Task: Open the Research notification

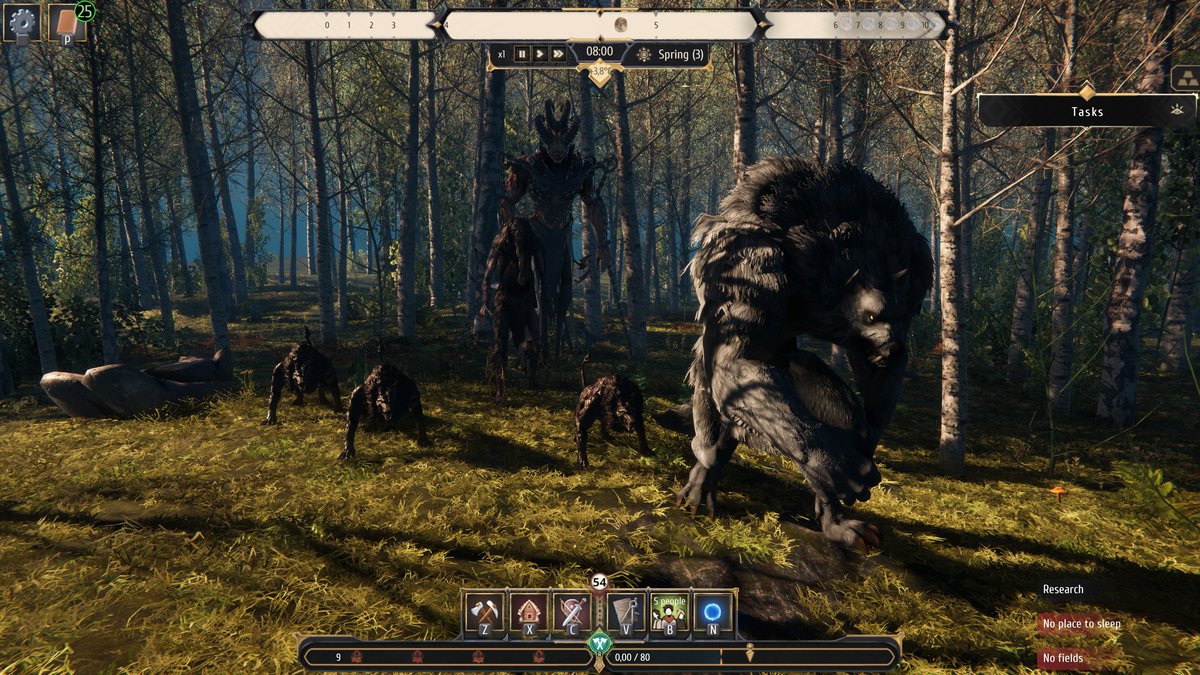Action: [1063, 590]
